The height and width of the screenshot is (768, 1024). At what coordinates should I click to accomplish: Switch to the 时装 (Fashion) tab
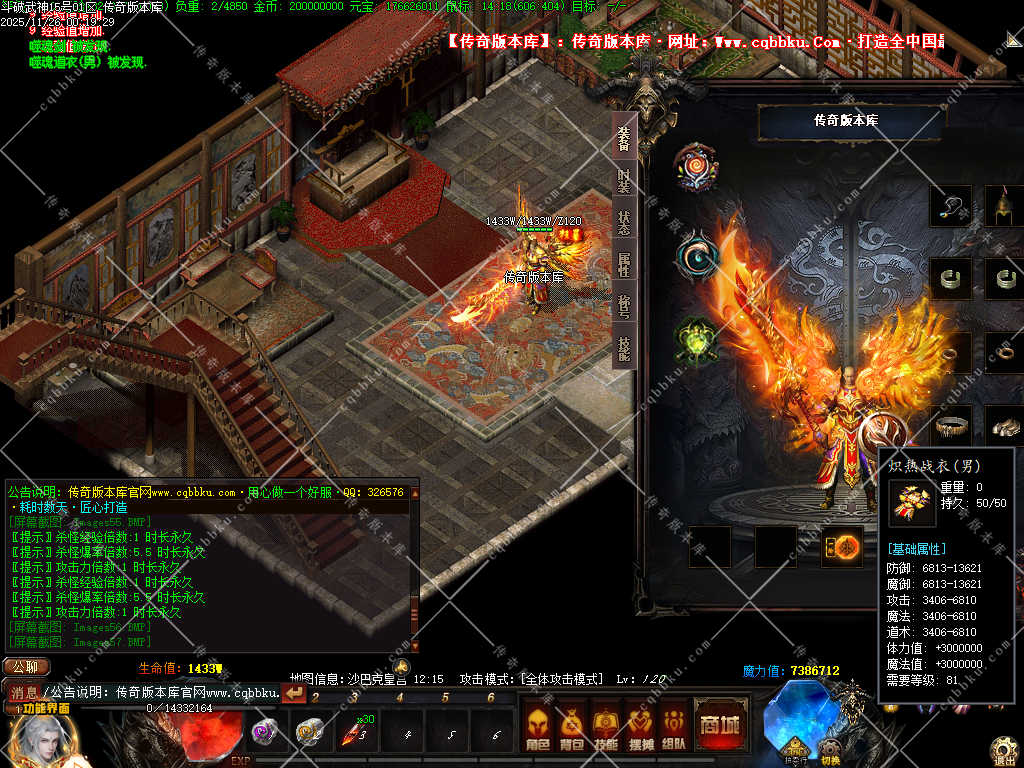[624, 182]
